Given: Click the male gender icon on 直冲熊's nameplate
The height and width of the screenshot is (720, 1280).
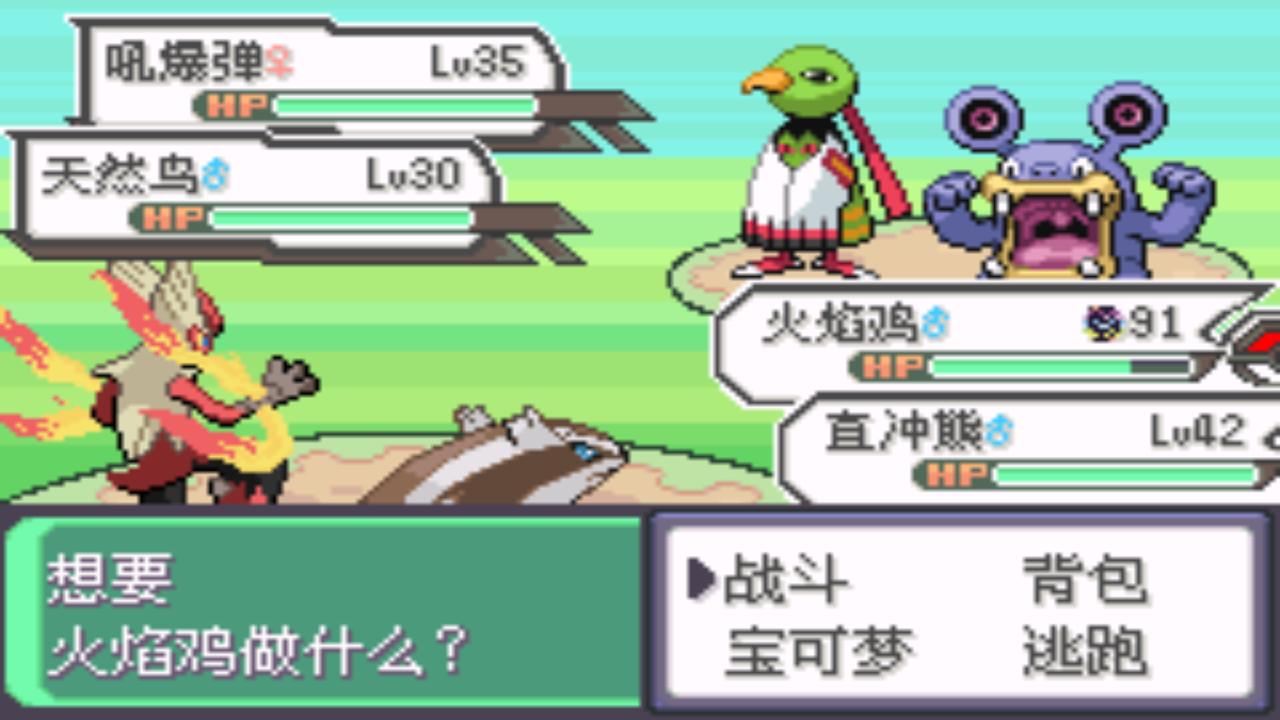Looking at the screenshot, I should (x=1000, y=428).
